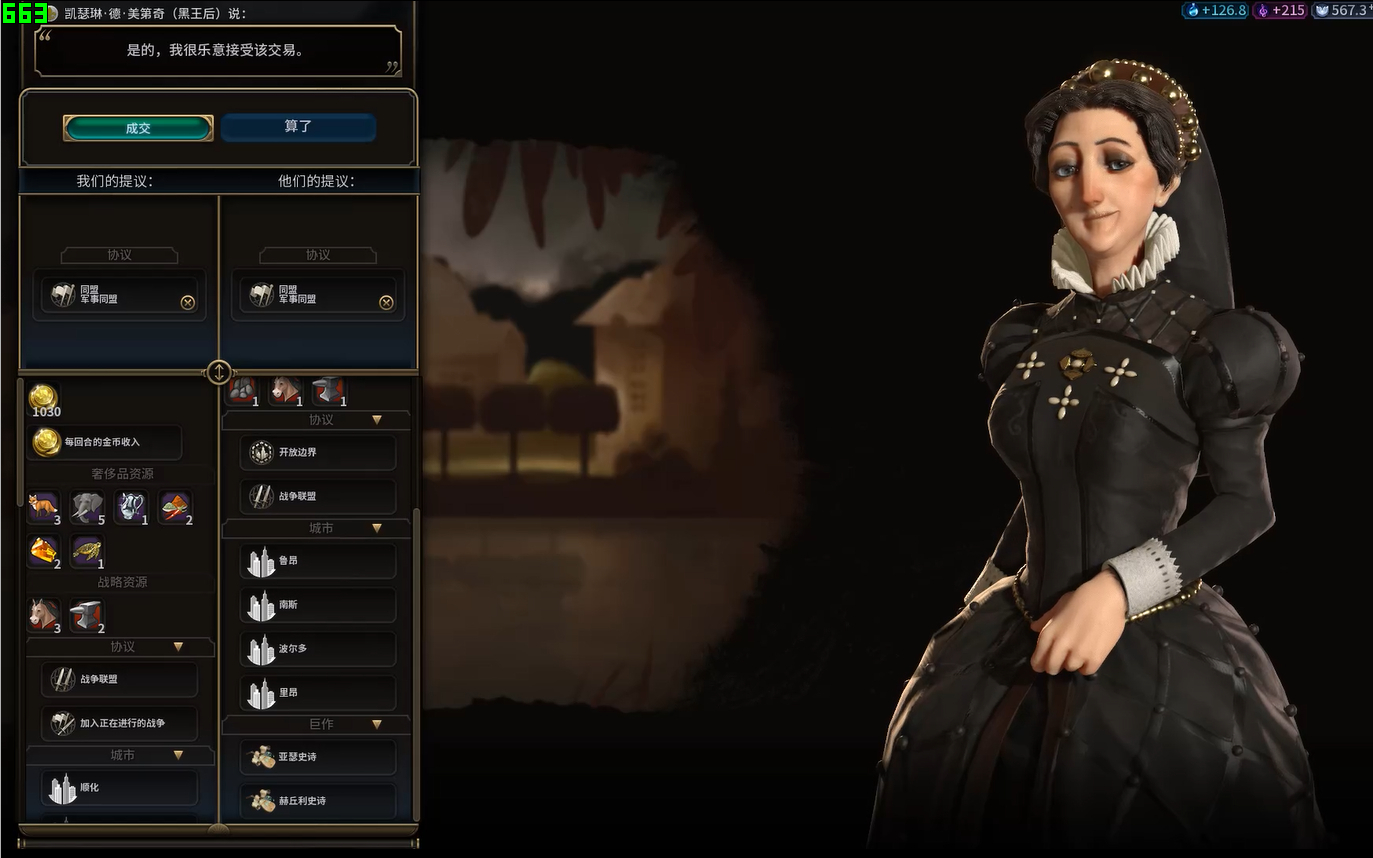Offer the city 顺化
Image resolution: width=1373 pixels, height=858 pixels.
click(120, 788)
